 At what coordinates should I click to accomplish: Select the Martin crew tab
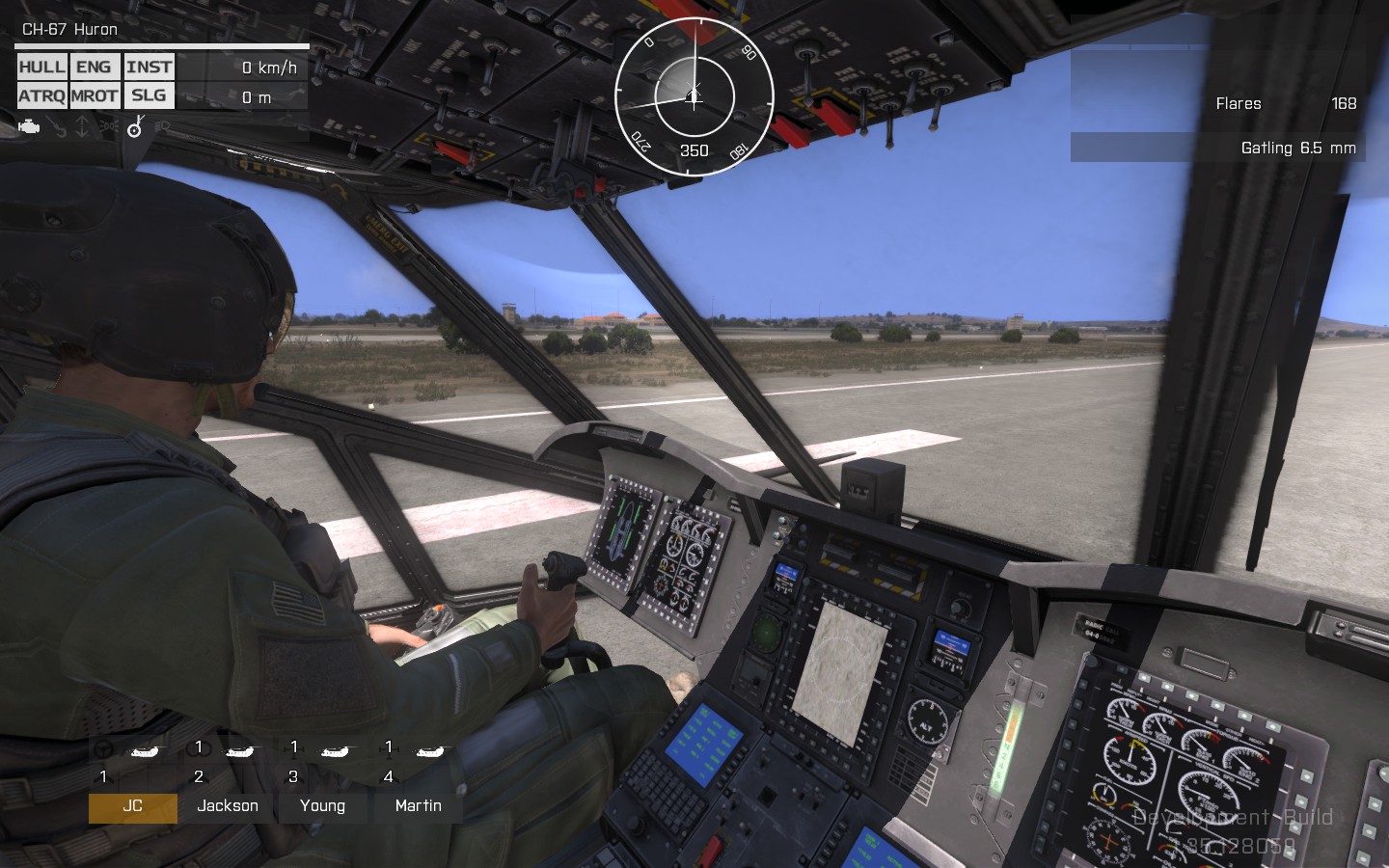(418, 806)
